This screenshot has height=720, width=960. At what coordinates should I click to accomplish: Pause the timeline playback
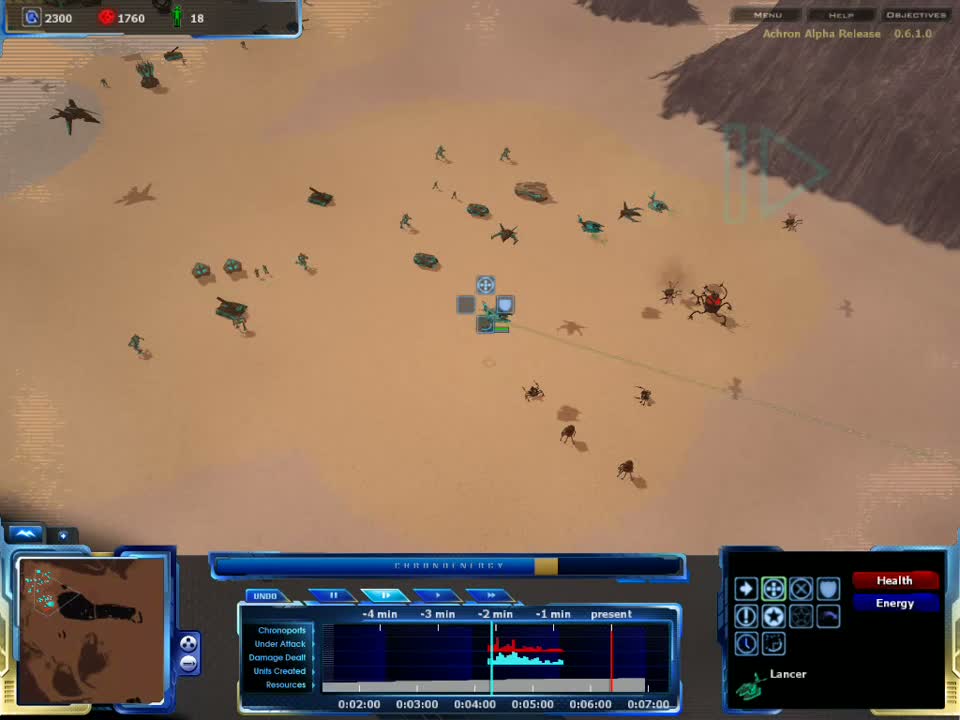tap(334, 596)
